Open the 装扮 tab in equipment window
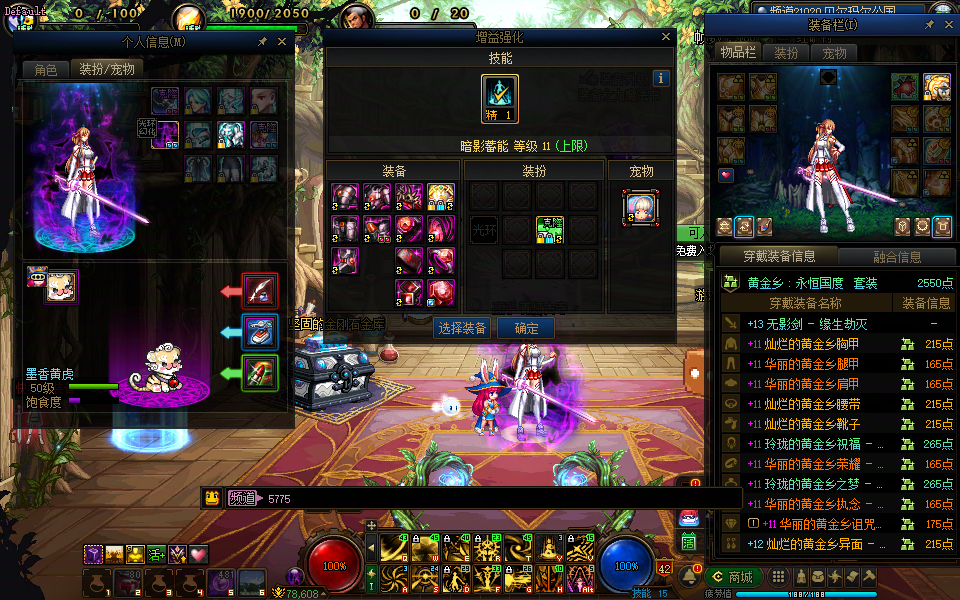Image resolution: width=960 pixels, height=600 pixels. [787, 53]
